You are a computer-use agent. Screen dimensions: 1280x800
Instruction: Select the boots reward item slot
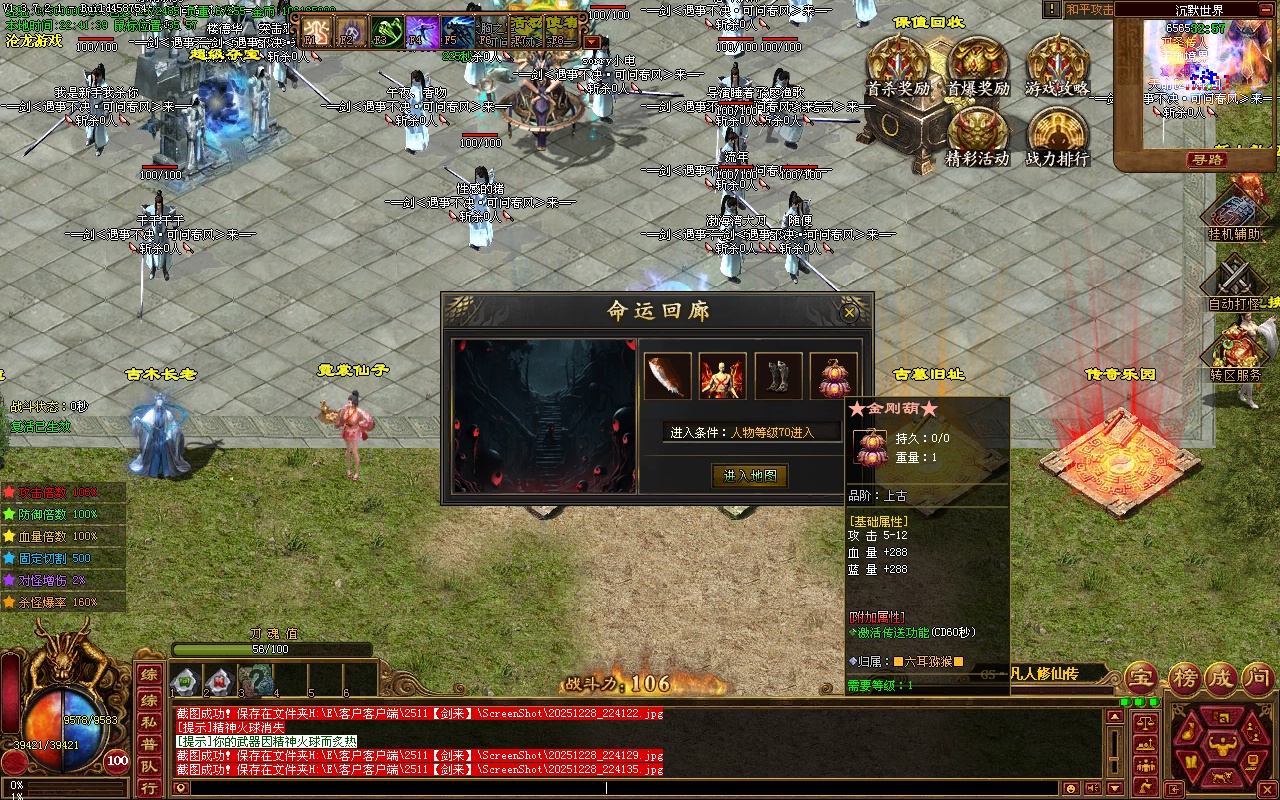[x=778, y=376]
